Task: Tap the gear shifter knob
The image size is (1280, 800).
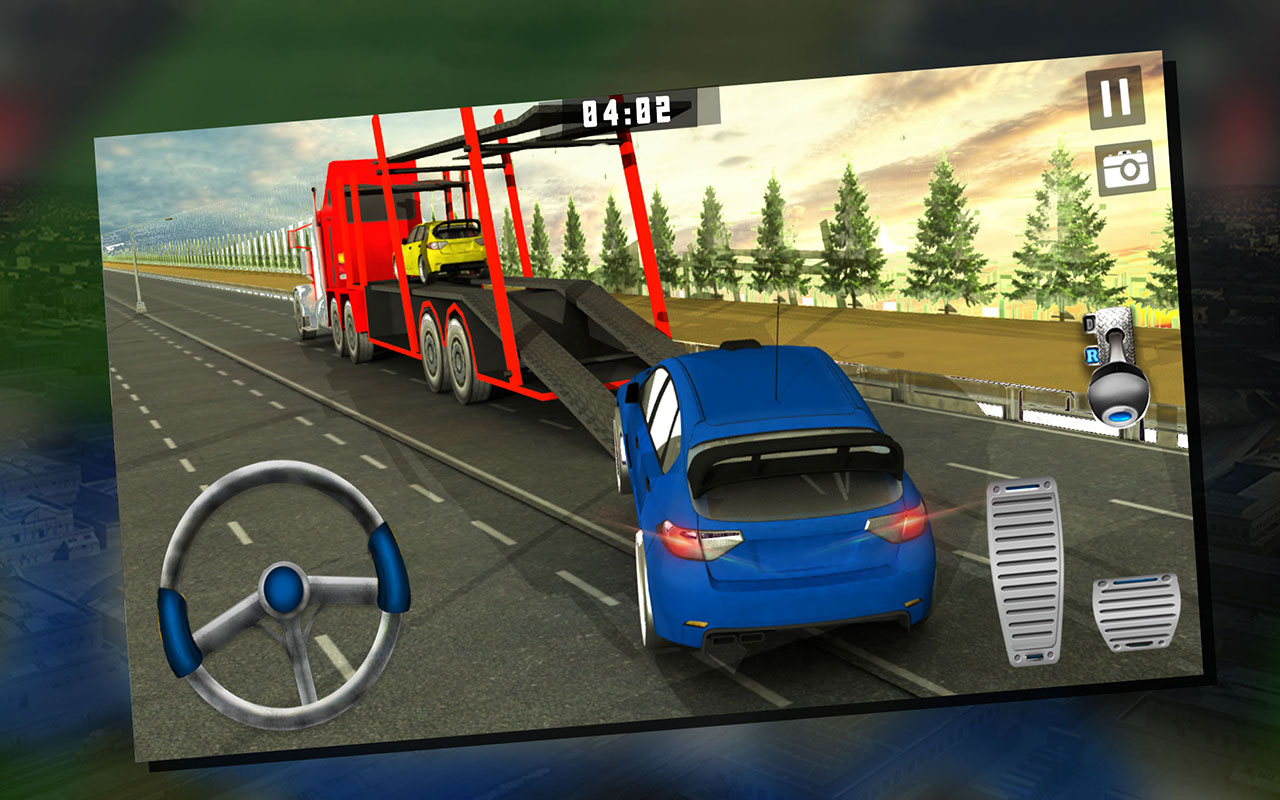Action: (1117, 394)
